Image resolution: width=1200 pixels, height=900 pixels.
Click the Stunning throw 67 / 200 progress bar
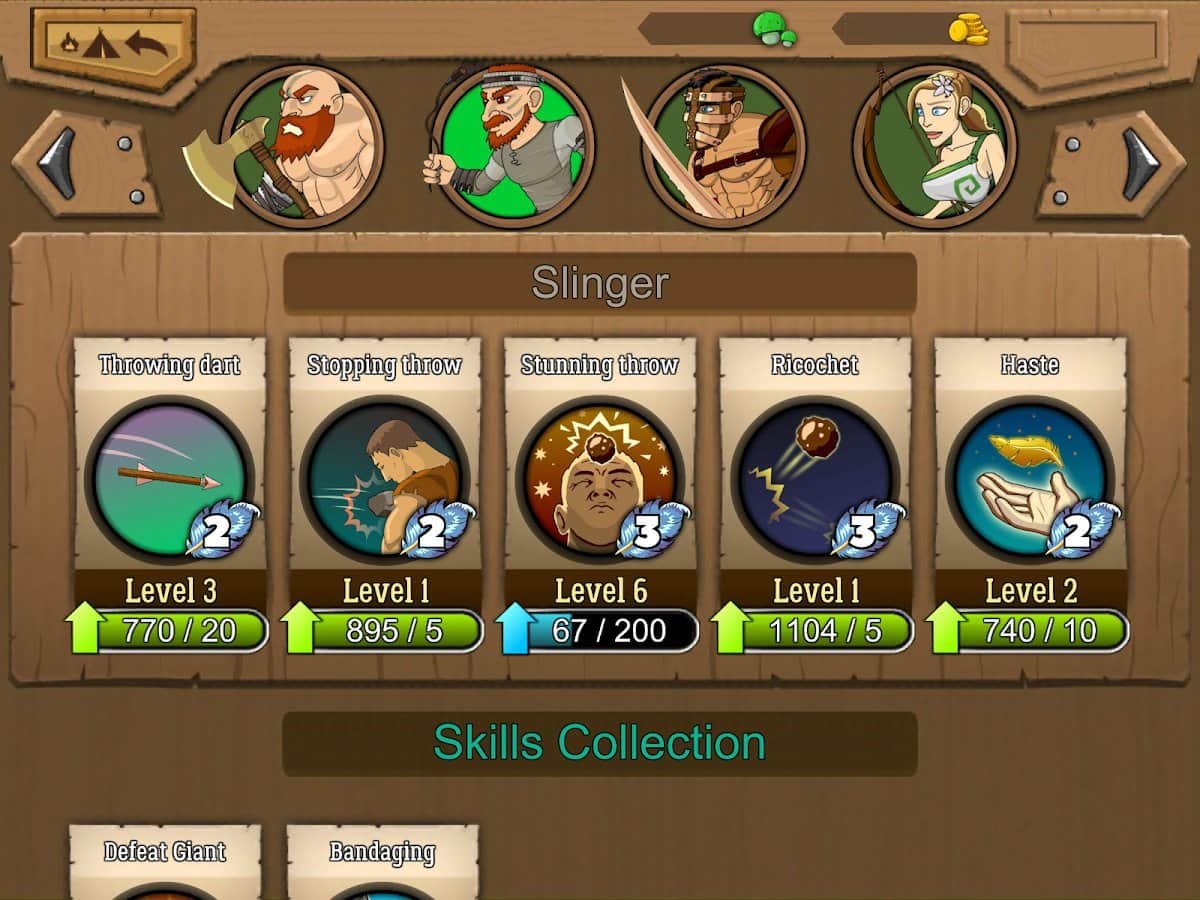[x=600, y=631]
